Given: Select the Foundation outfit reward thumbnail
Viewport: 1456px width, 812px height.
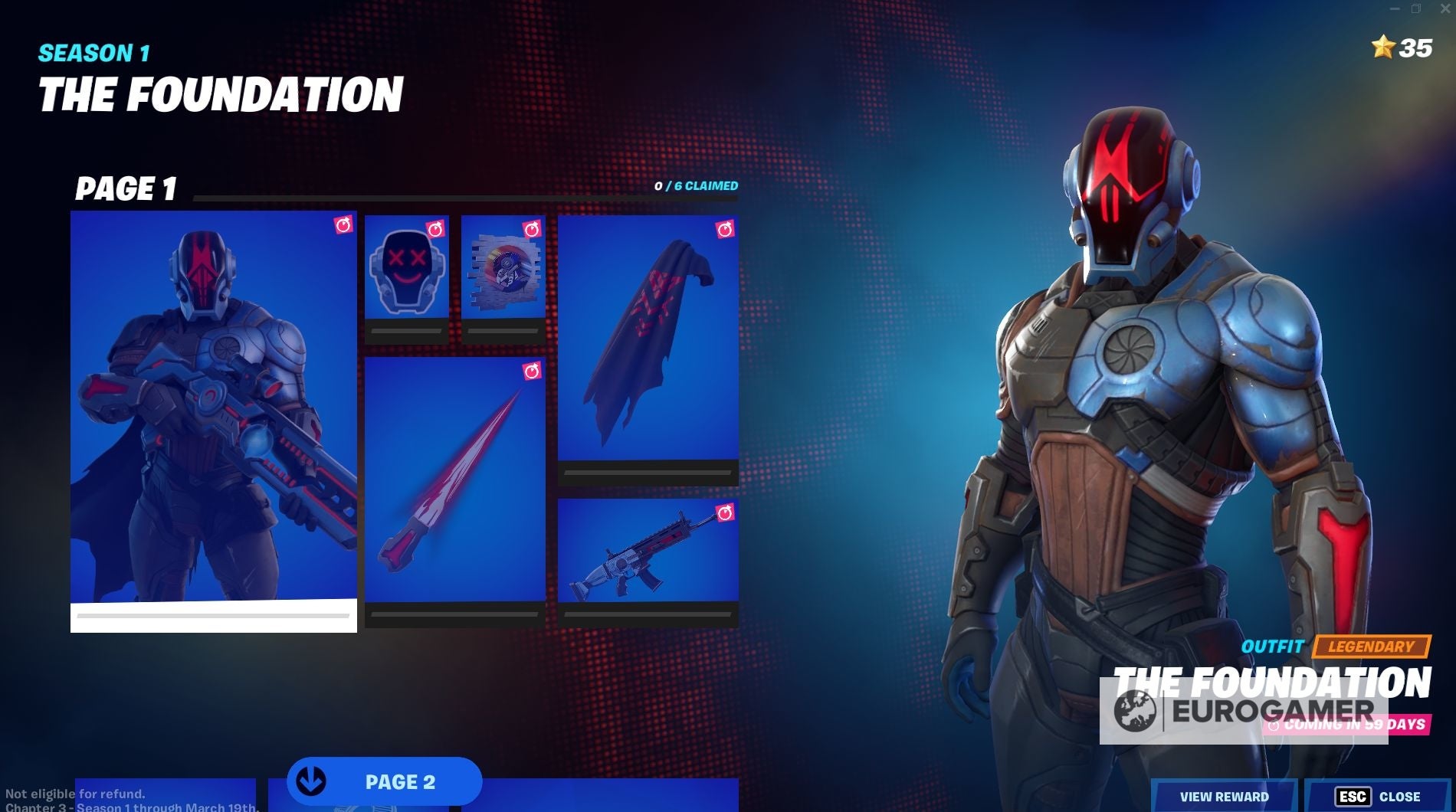Looking at the screenshot, I should [x=212, y=414].
